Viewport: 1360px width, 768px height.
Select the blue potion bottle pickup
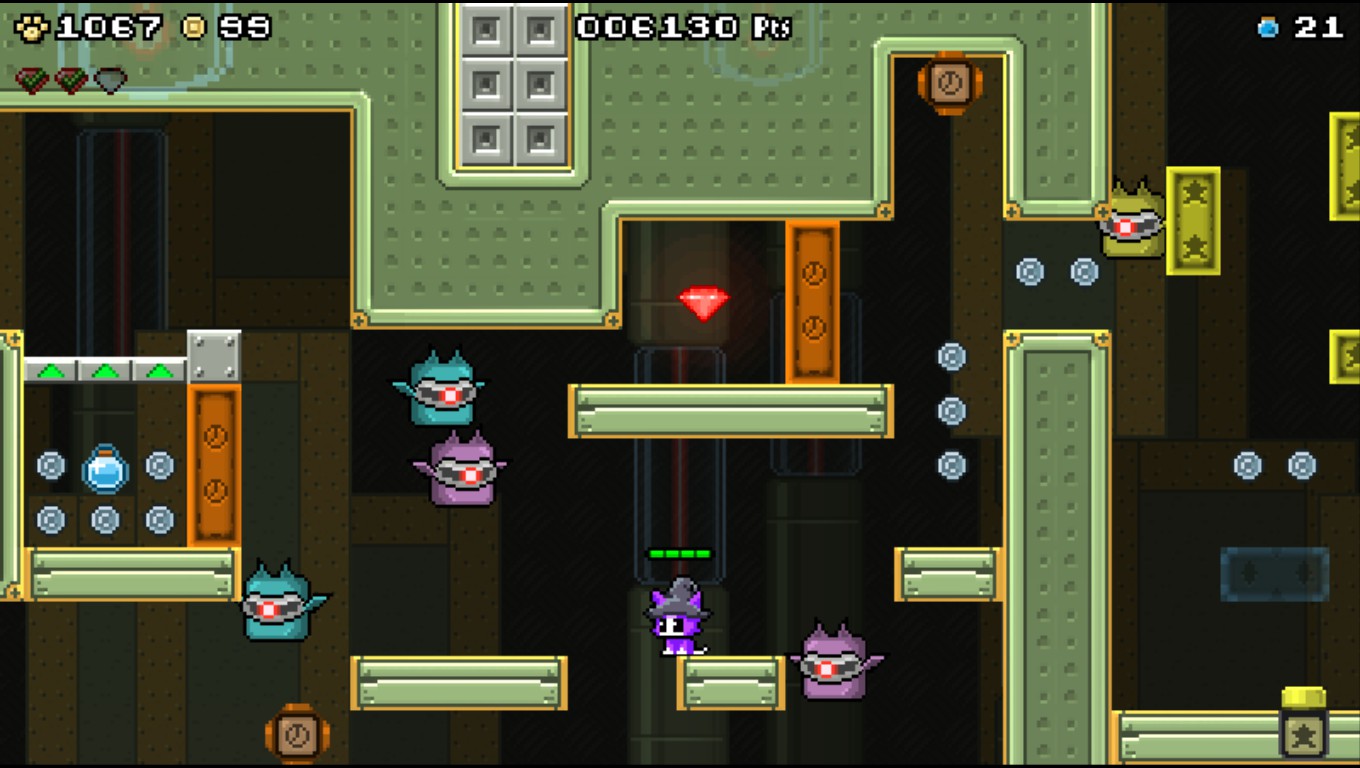point(103,472)
